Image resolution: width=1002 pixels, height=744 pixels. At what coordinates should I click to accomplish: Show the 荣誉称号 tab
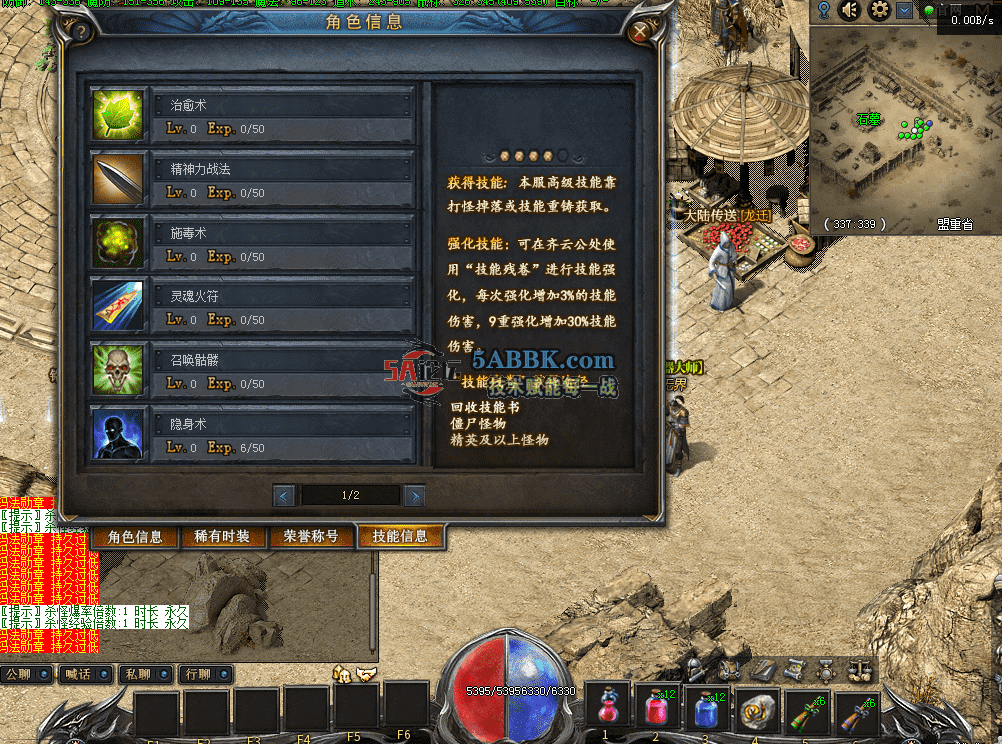pyautogui.click(x=311, y=537)
